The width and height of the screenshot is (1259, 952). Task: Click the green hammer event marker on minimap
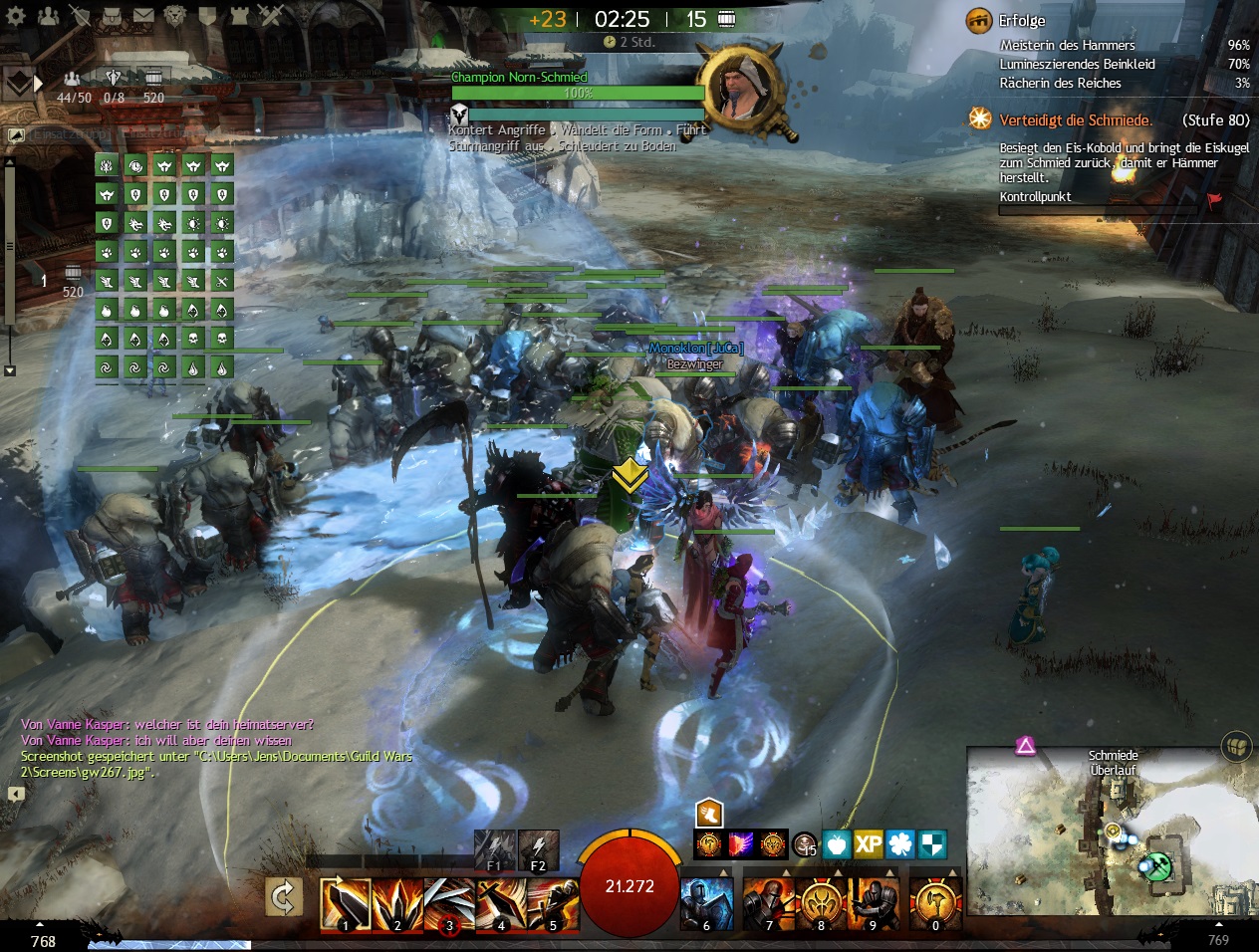[x=1156, y=866]
